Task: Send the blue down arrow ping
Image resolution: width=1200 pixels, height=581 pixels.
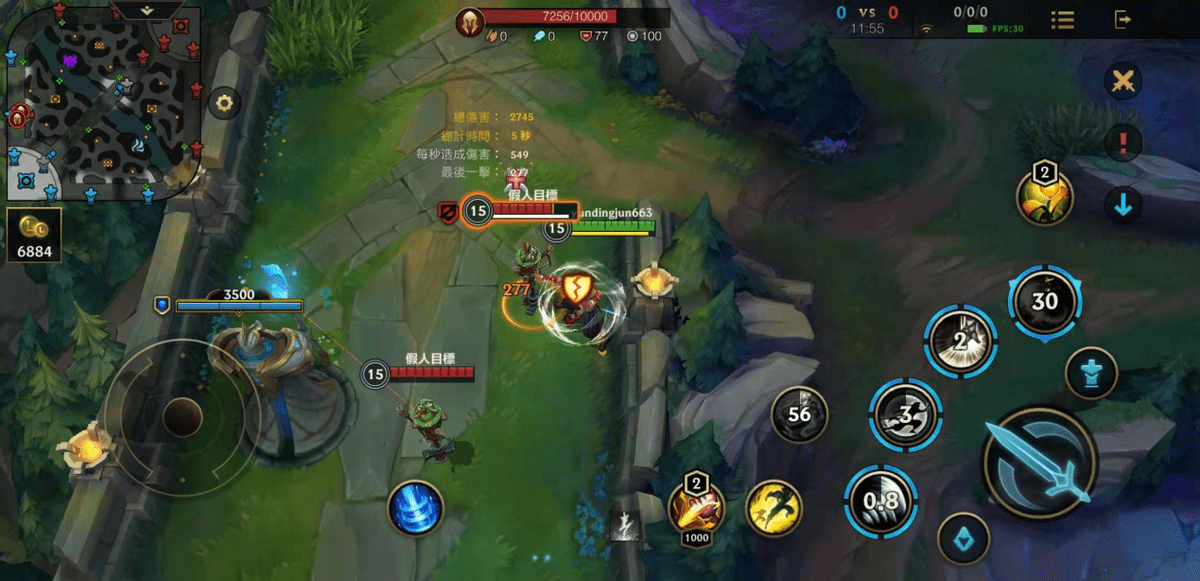Action: pos(1124,205)
